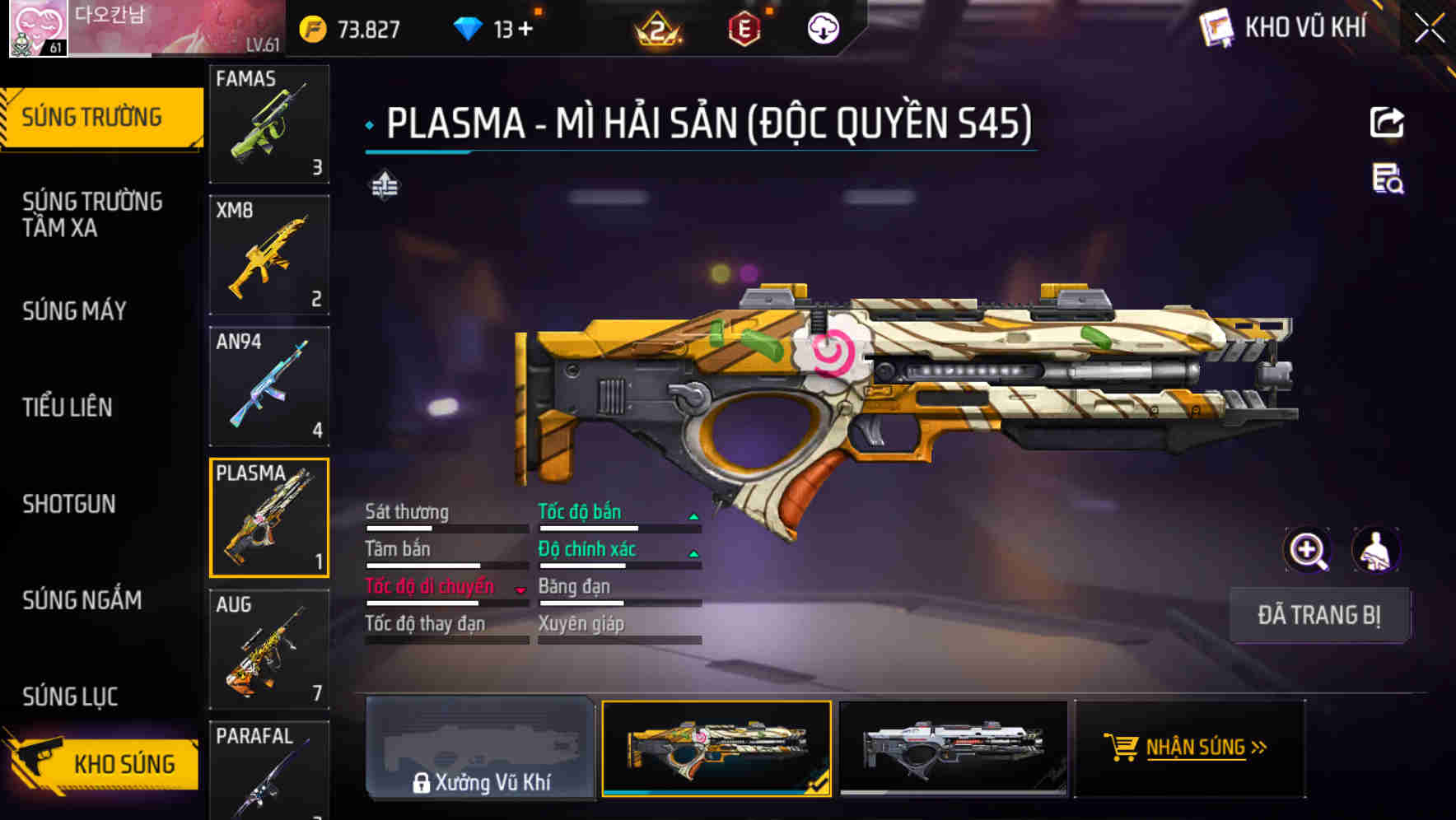Switch to the SHOTGUN category
This screenshot has height=820, width=1456.
click(x=70, y=504)
